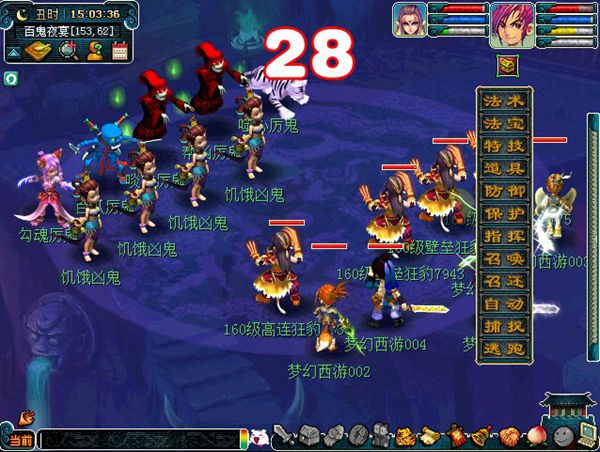Image resolution: width=600 pixels, height=452 pixels.
Task: Open the 指挥 (Command) option
Action: point(504,235)
